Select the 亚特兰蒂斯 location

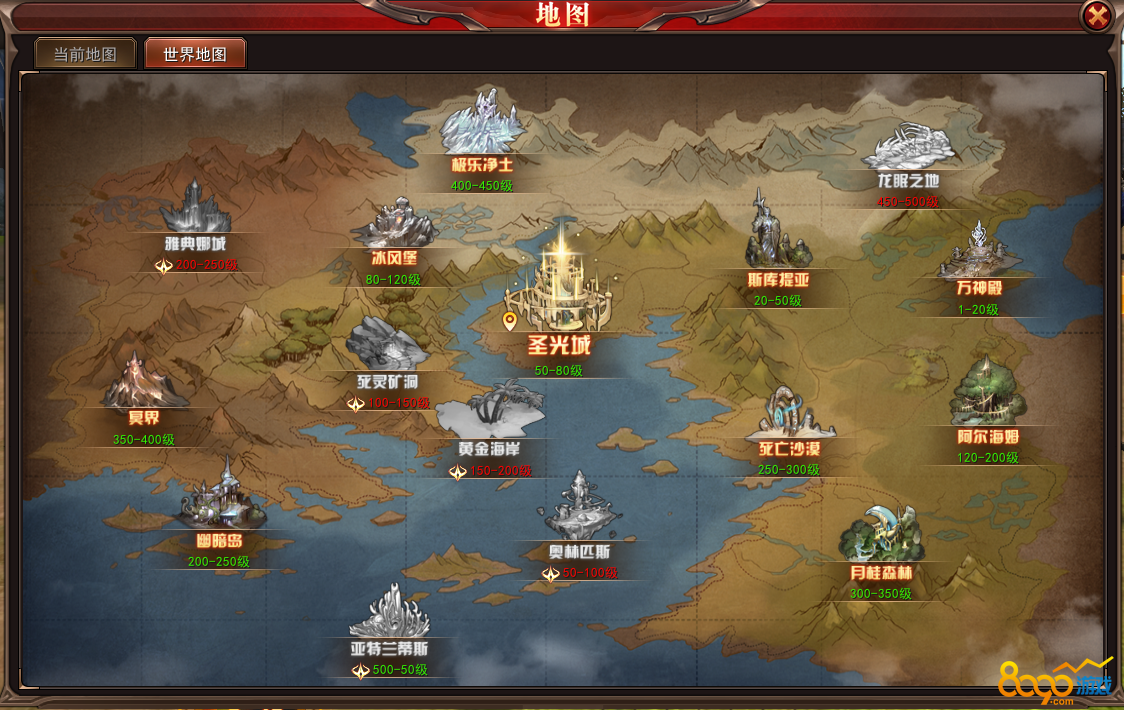pos(389,615)
